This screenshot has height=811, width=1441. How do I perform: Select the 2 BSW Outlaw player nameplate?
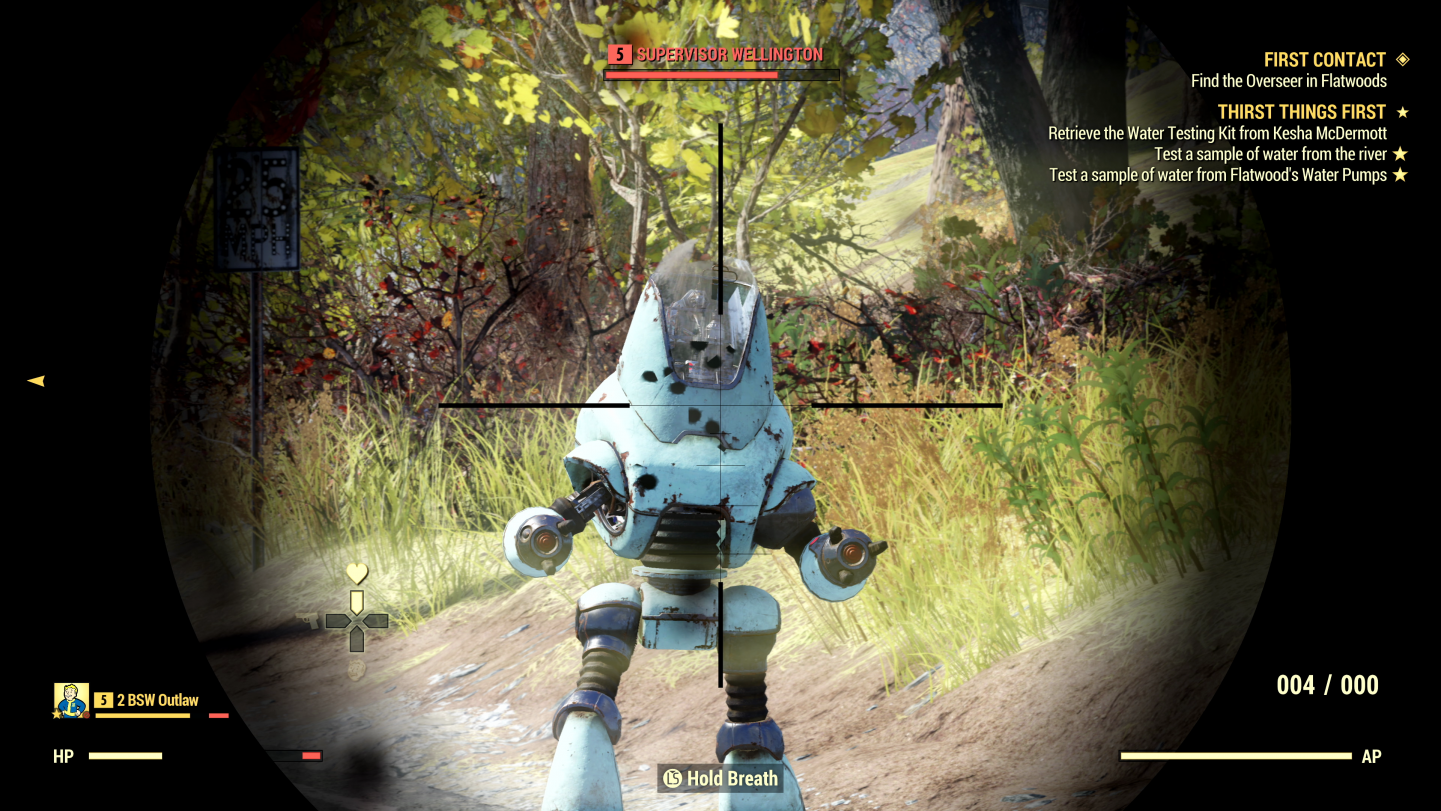coord(157,700)
